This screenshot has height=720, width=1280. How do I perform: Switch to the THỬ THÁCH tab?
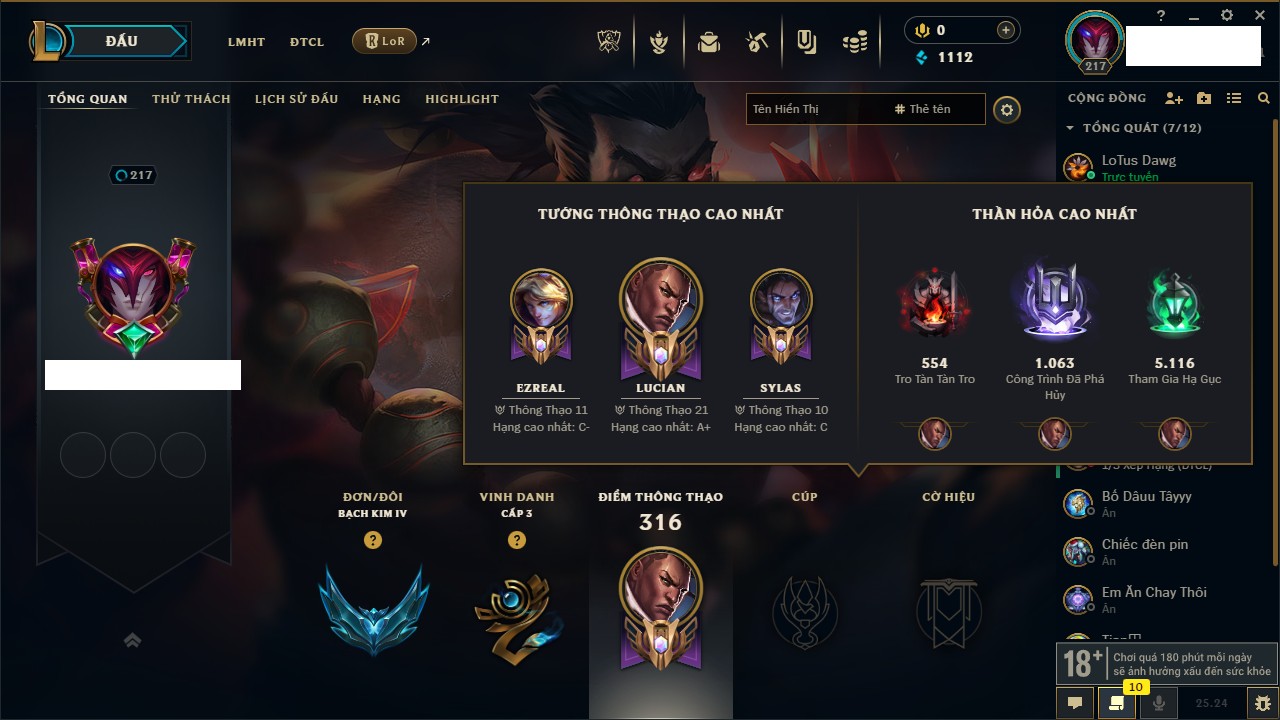click(x=191, y=99)
